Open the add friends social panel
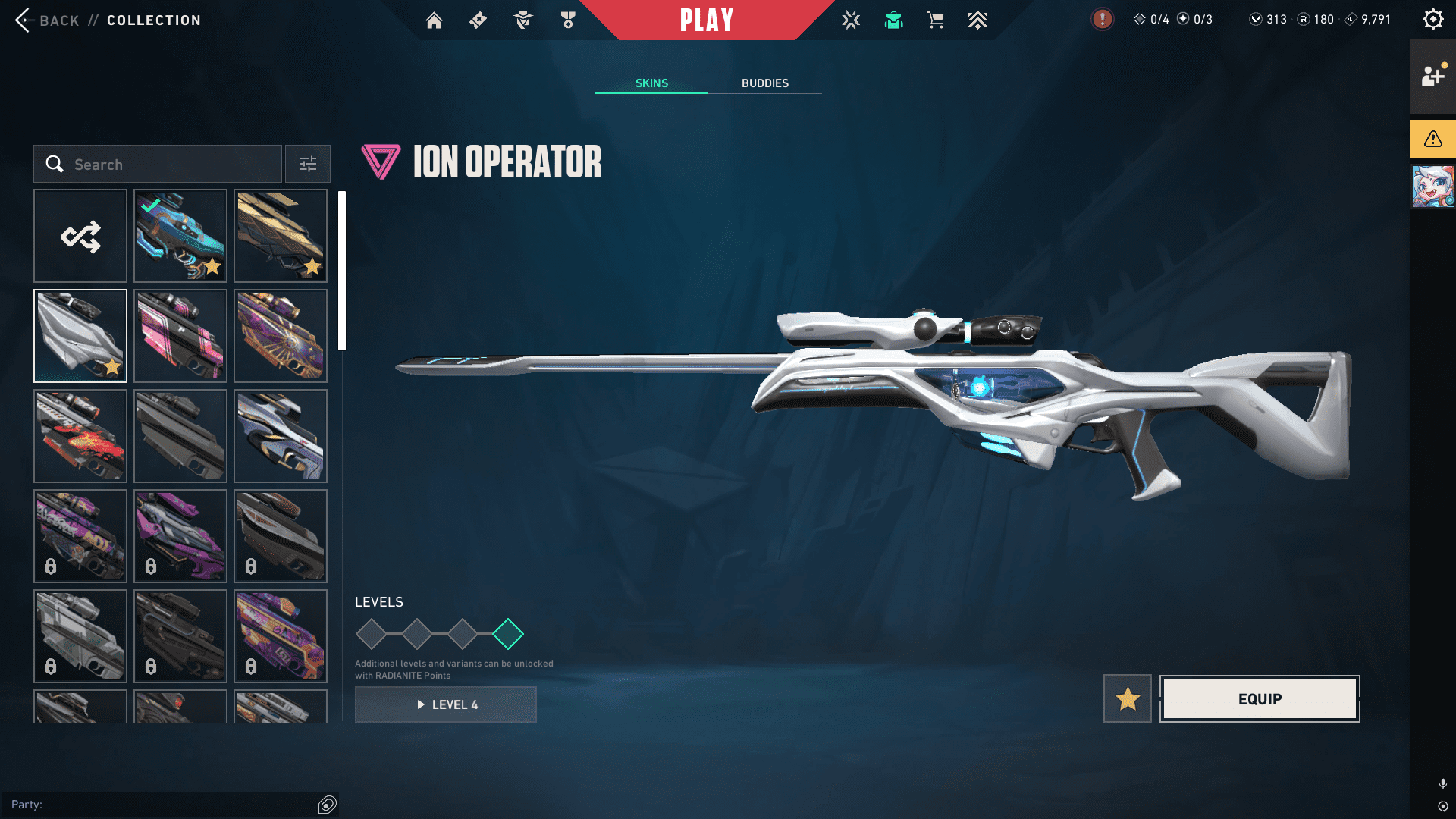Viewport: 1456px width, 819px height. (x=1432, y=77)
